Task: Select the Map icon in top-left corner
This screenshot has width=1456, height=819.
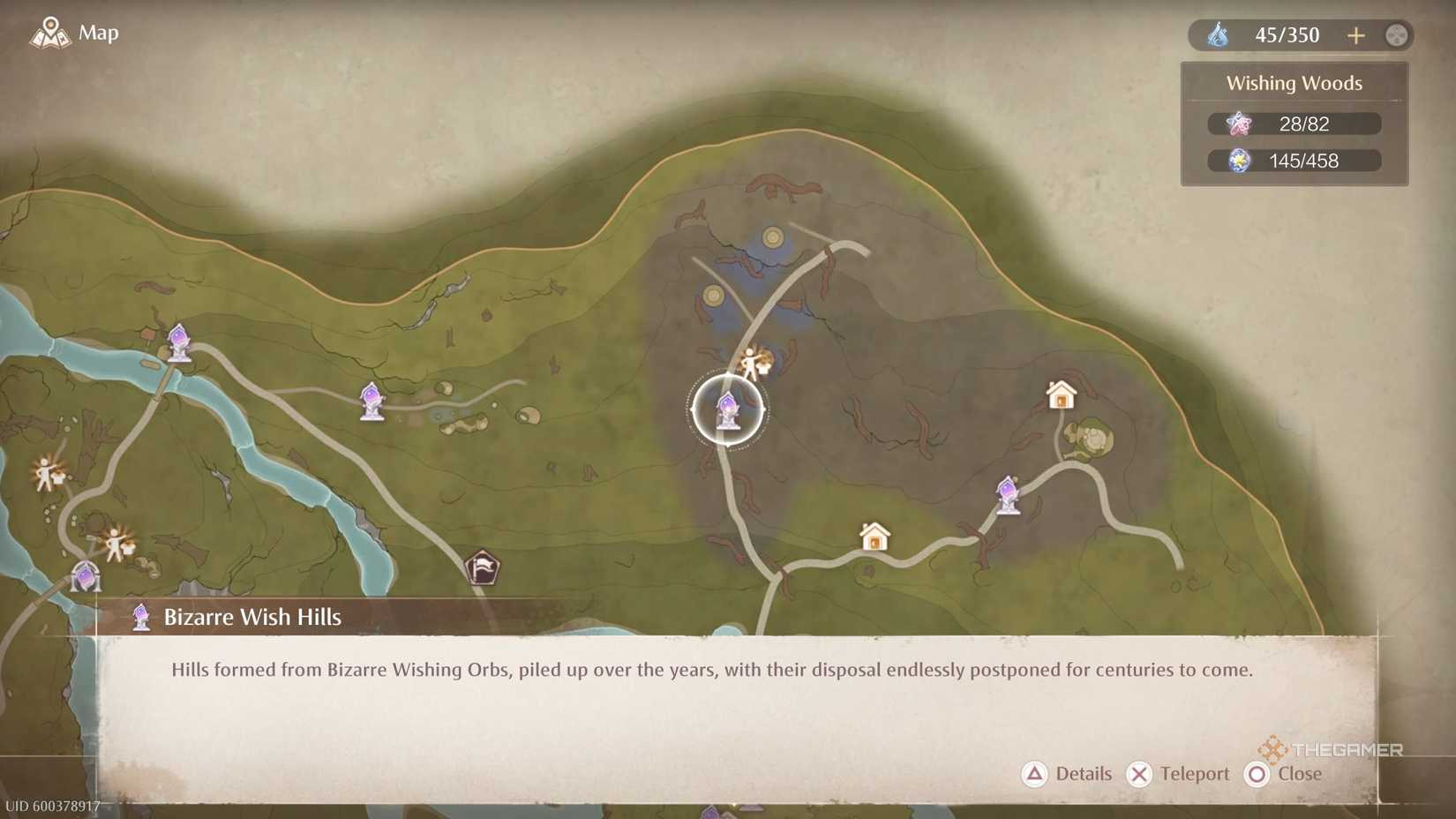Action: [x=50, y=33]
